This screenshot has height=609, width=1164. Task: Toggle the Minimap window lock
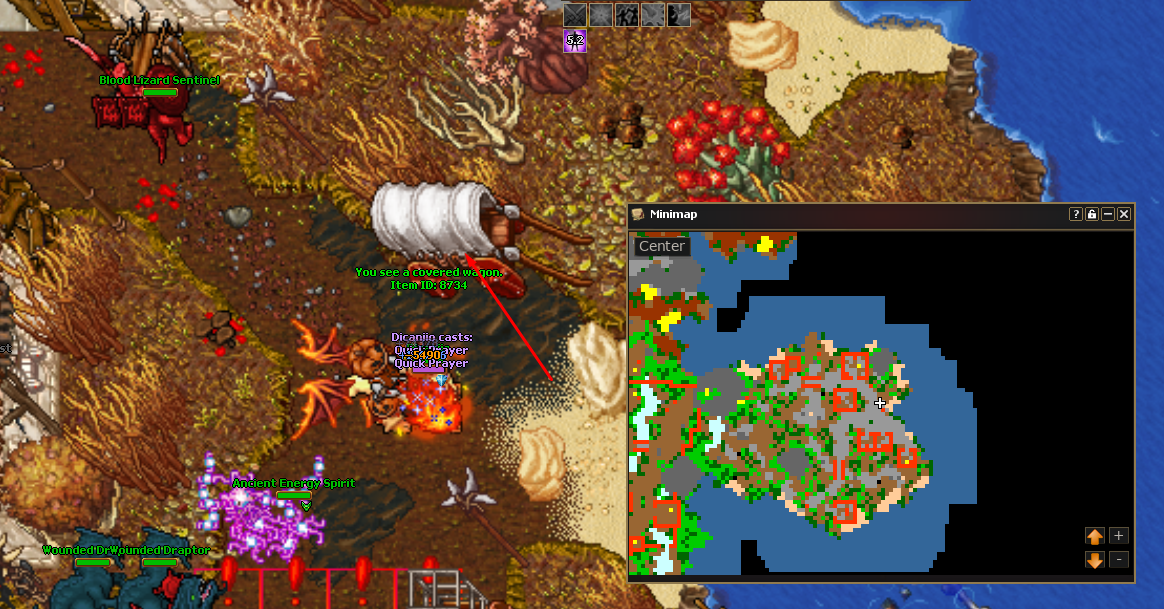coord(1092,214)
